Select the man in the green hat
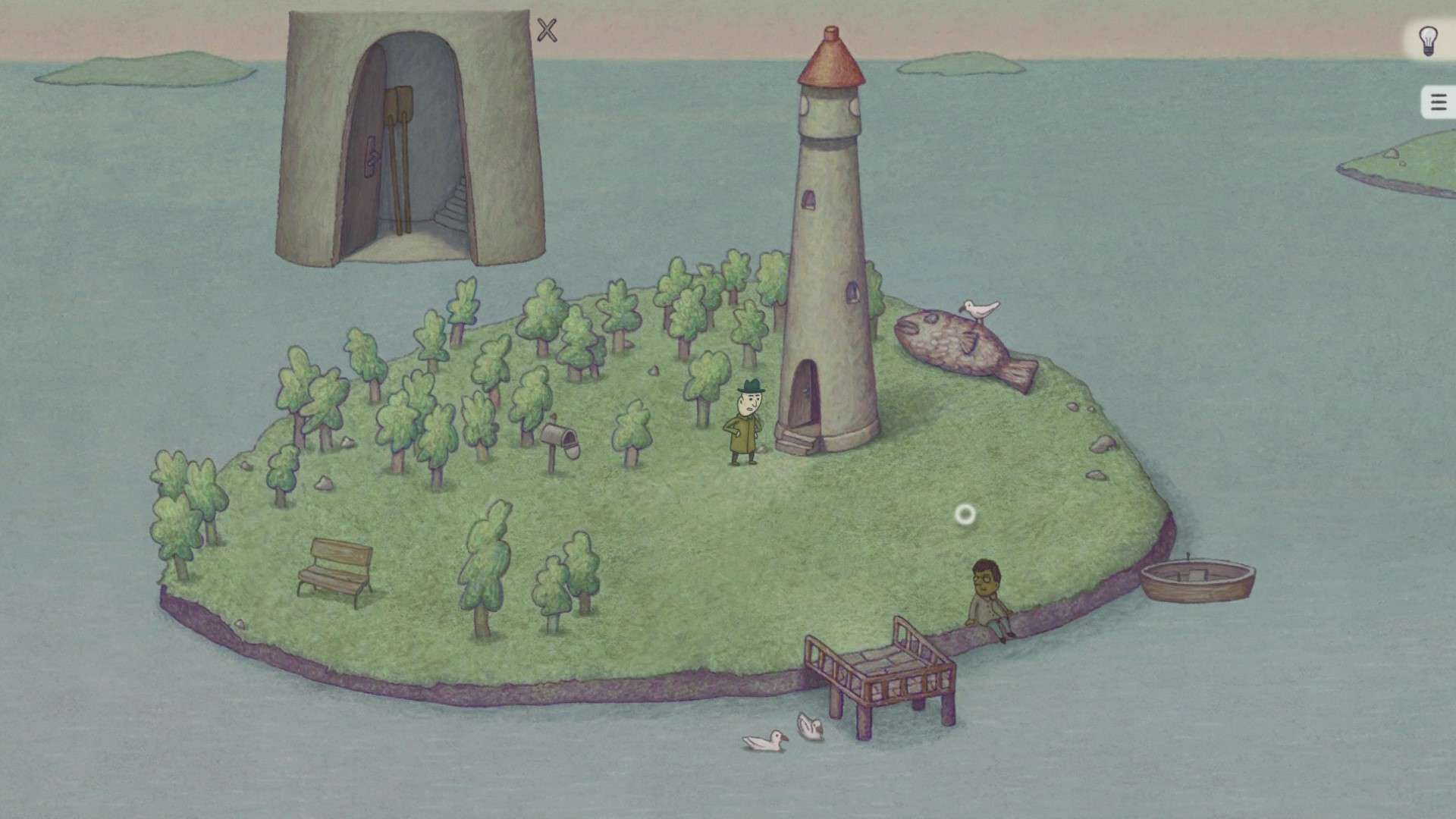This screenshot has height=819, width=1456. (x=745, y=421)
